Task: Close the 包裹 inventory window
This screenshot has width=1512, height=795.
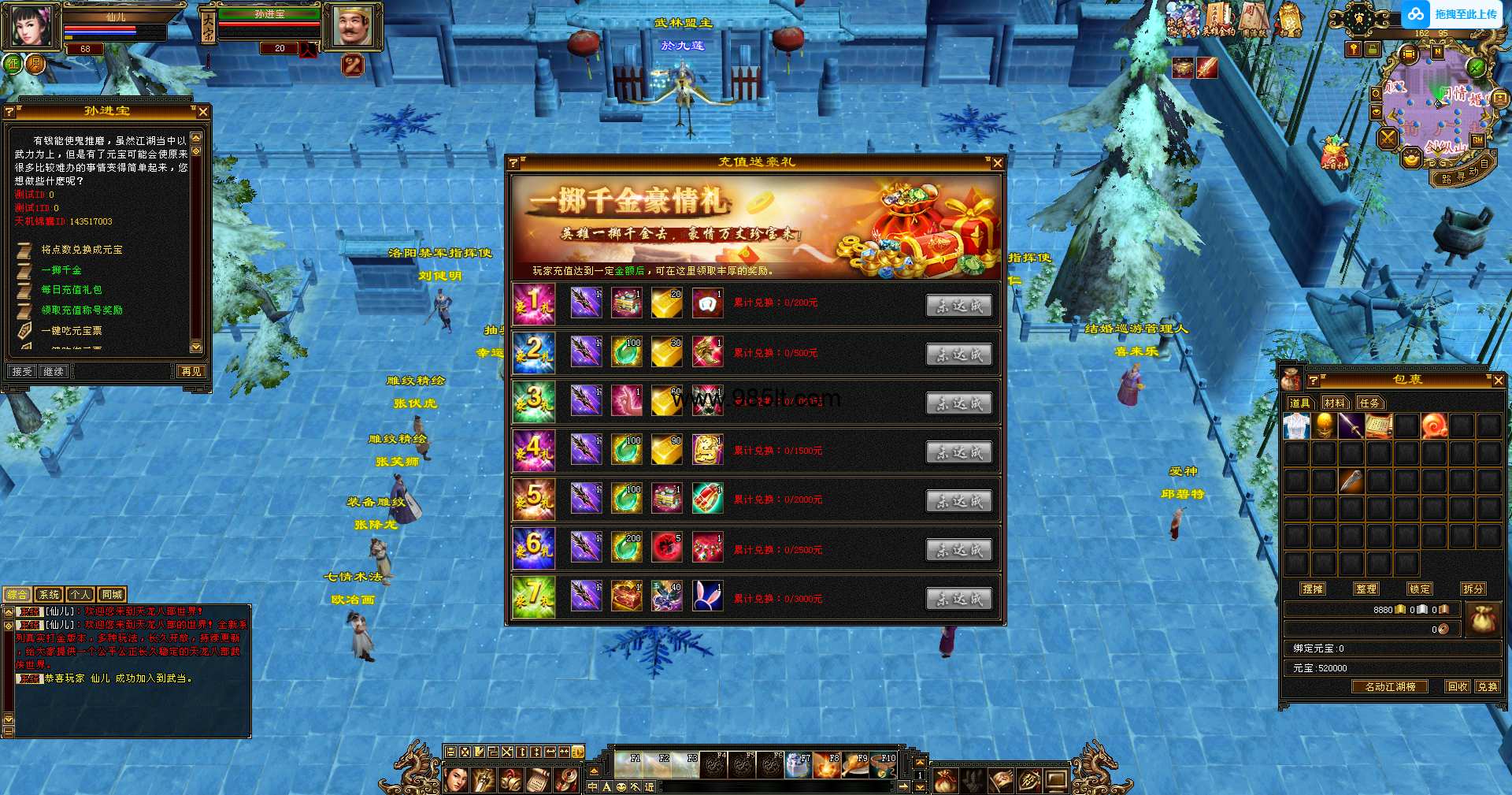Action: coord(1498,381)
